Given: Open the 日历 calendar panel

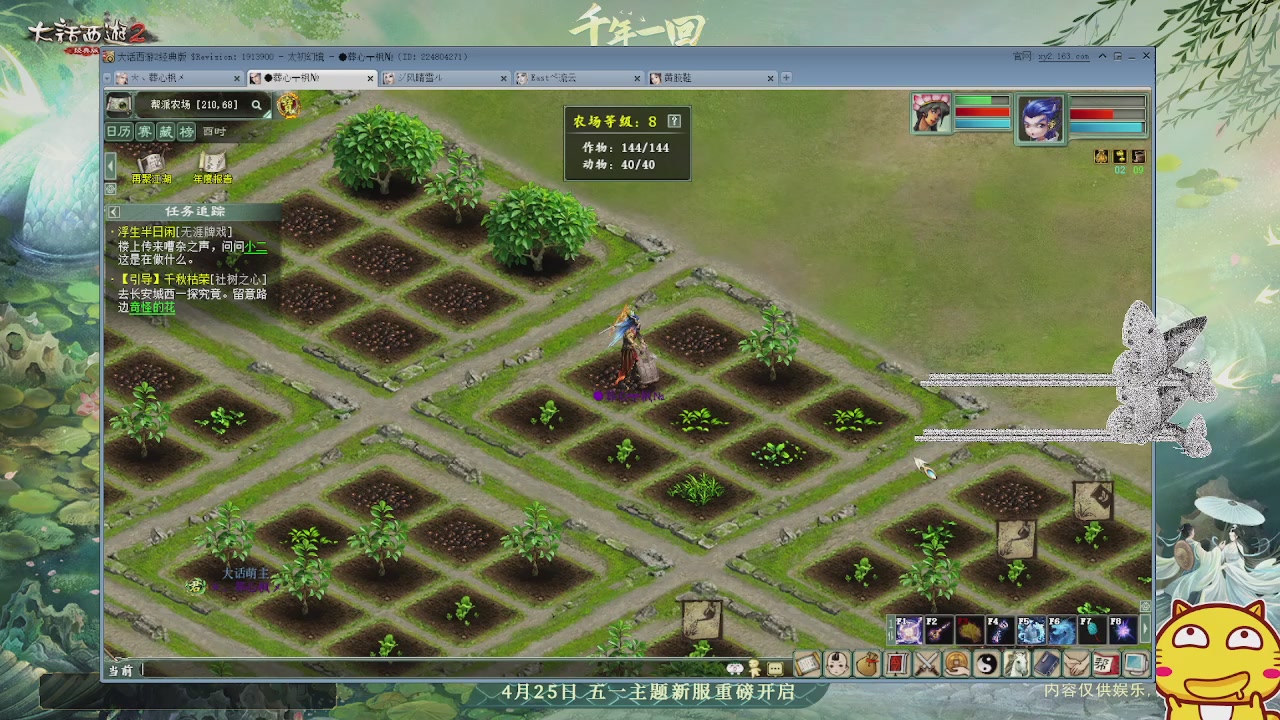Looking at the screenshot, I should (119, 131).
